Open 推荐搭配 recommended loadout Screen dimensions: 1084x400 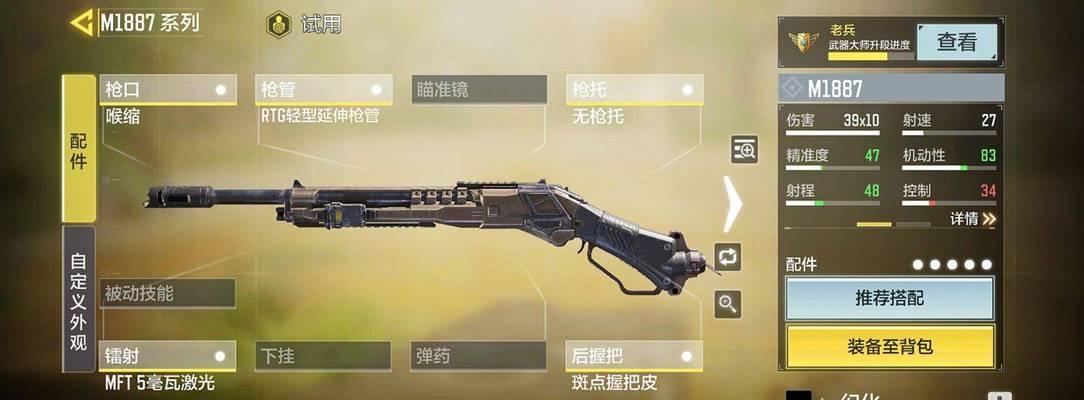click(x=889, y=298)
